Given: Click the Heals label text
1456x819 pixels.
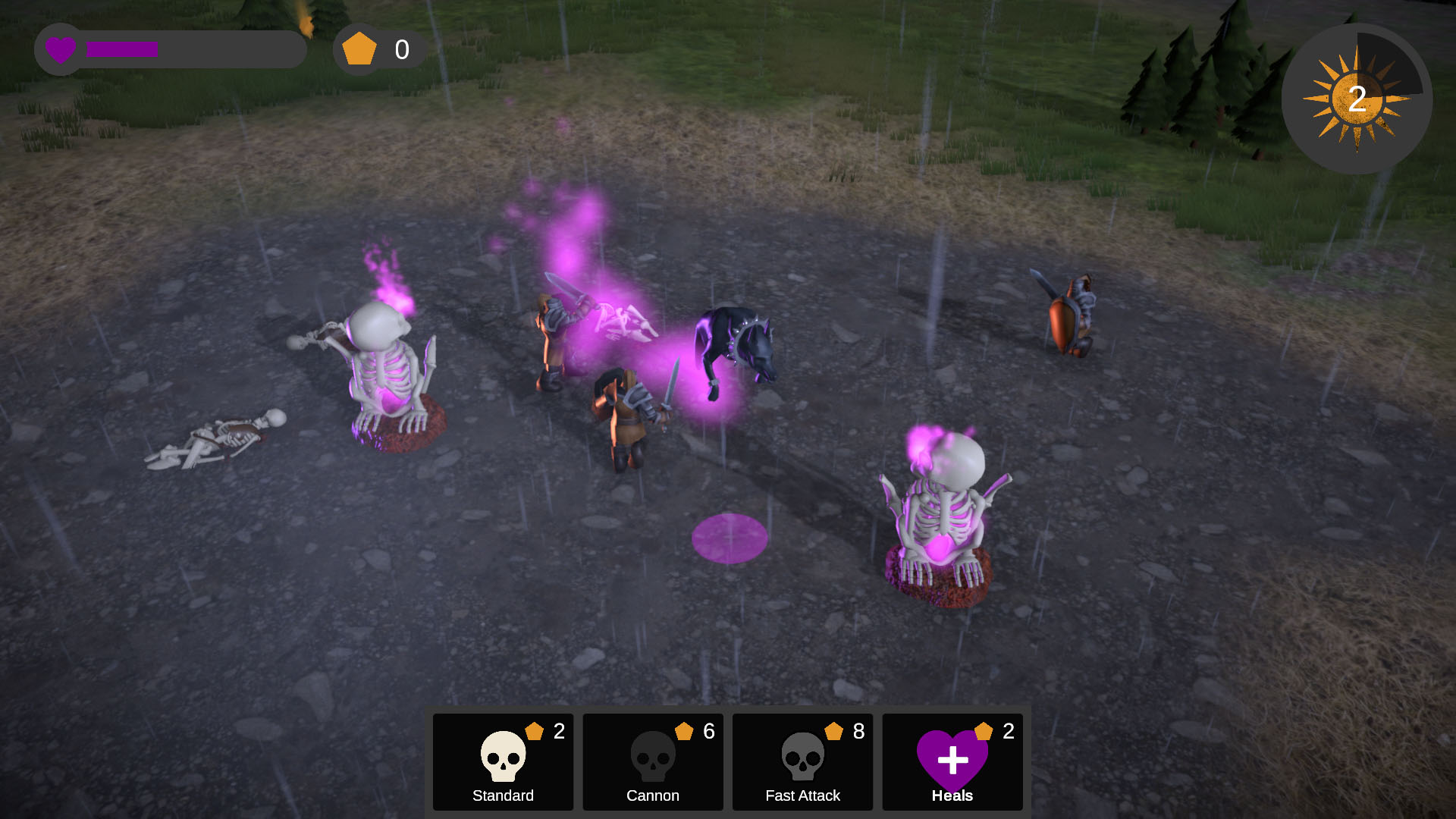Looking at the screenshot, I should (952, 795).
